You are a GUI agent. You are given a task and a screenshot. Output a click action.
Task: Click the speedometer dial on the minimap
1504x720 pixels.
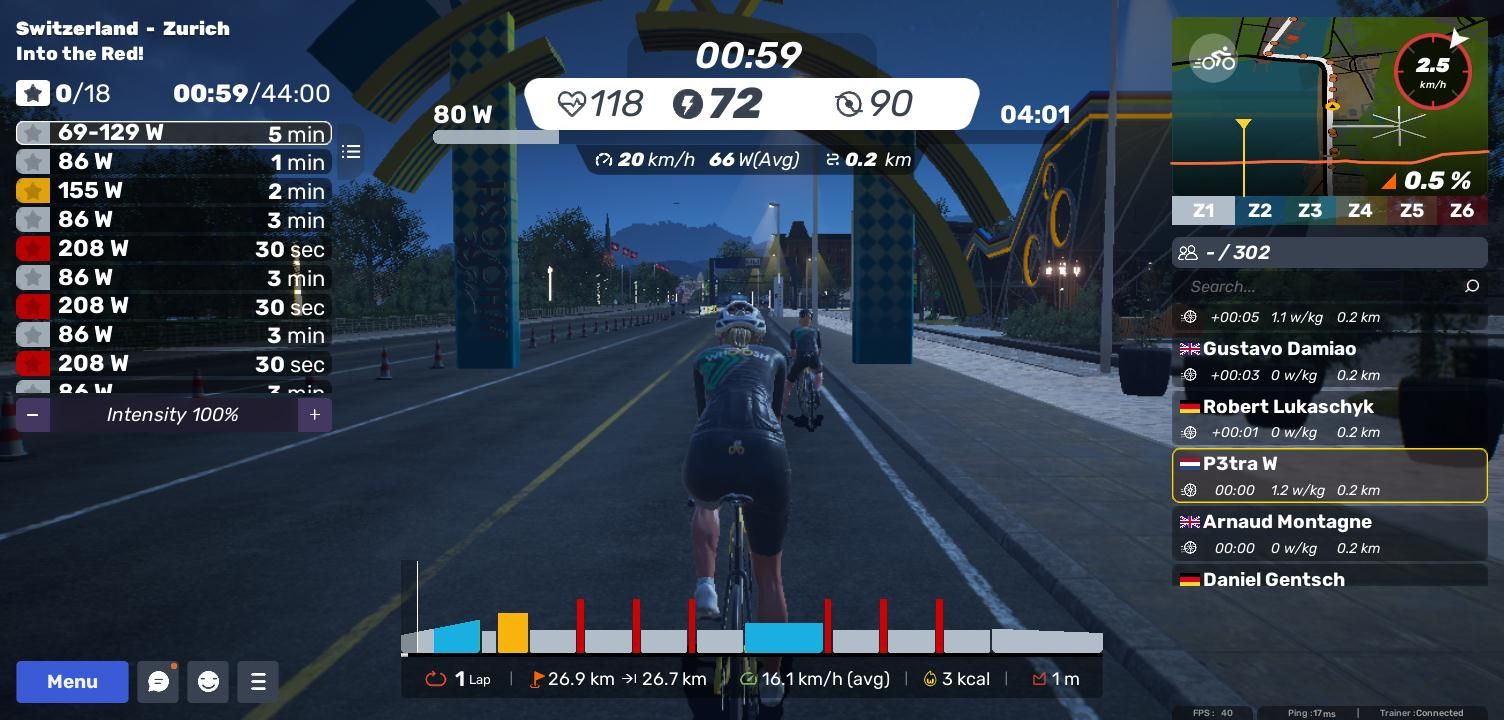pos(1433,71)
